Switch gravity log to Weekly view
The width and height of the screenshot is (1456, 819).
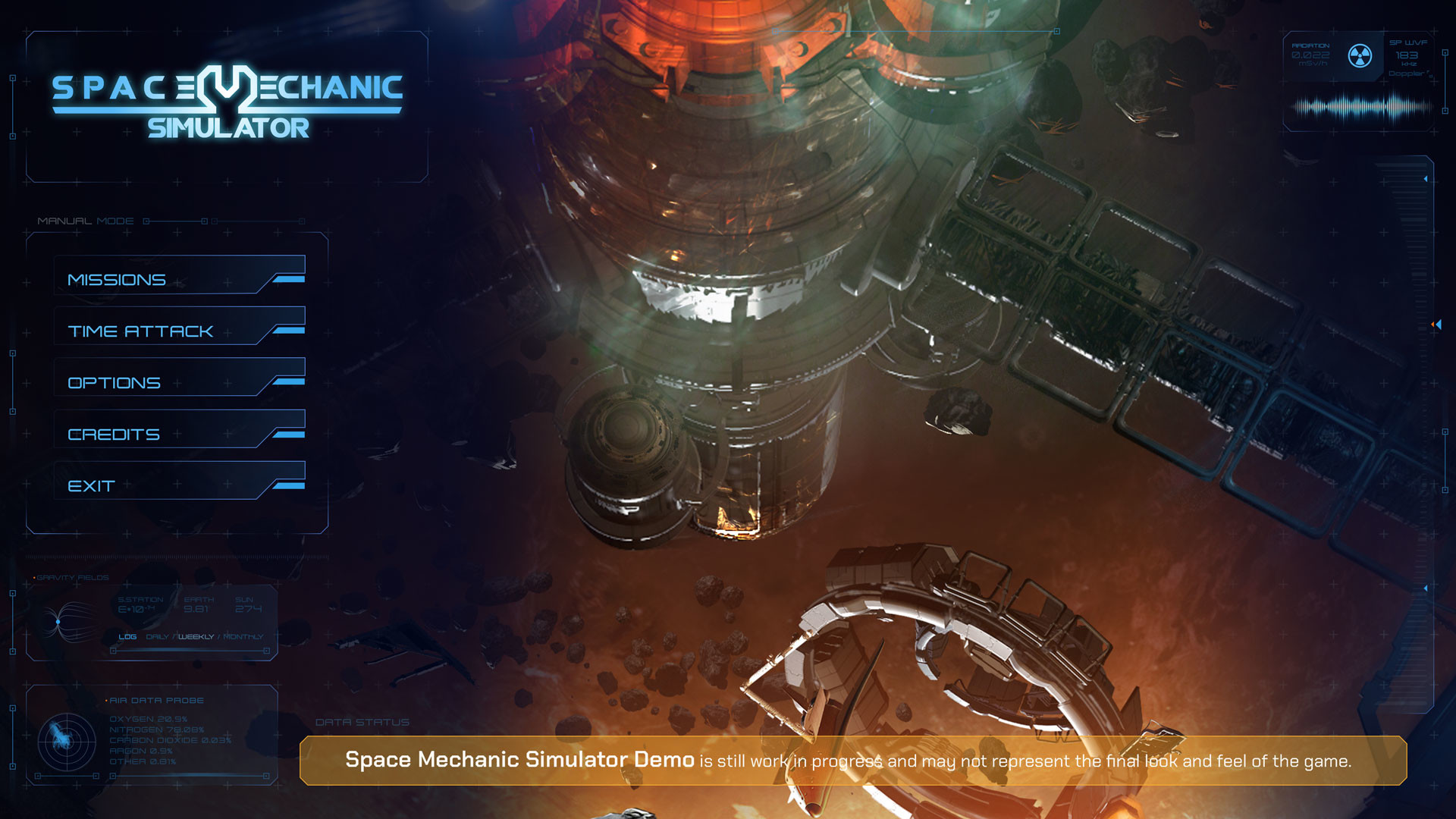pos(196,638)
